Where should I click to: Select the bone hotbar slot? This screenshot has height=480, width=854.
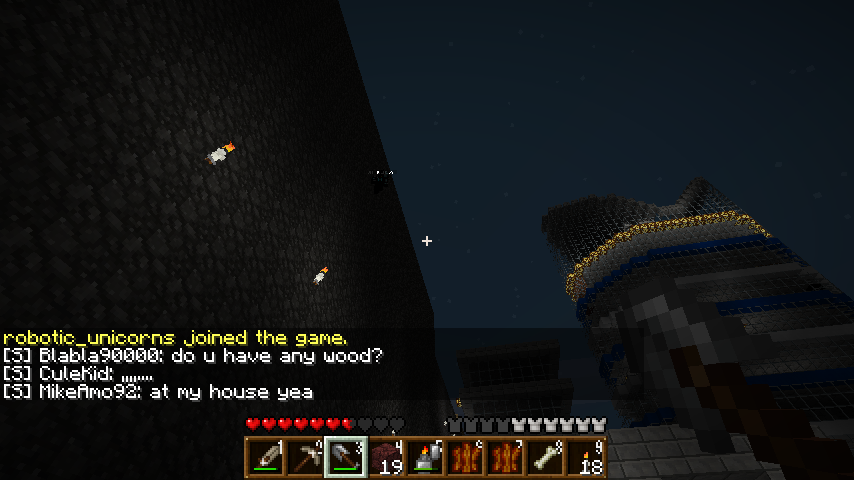546,457
